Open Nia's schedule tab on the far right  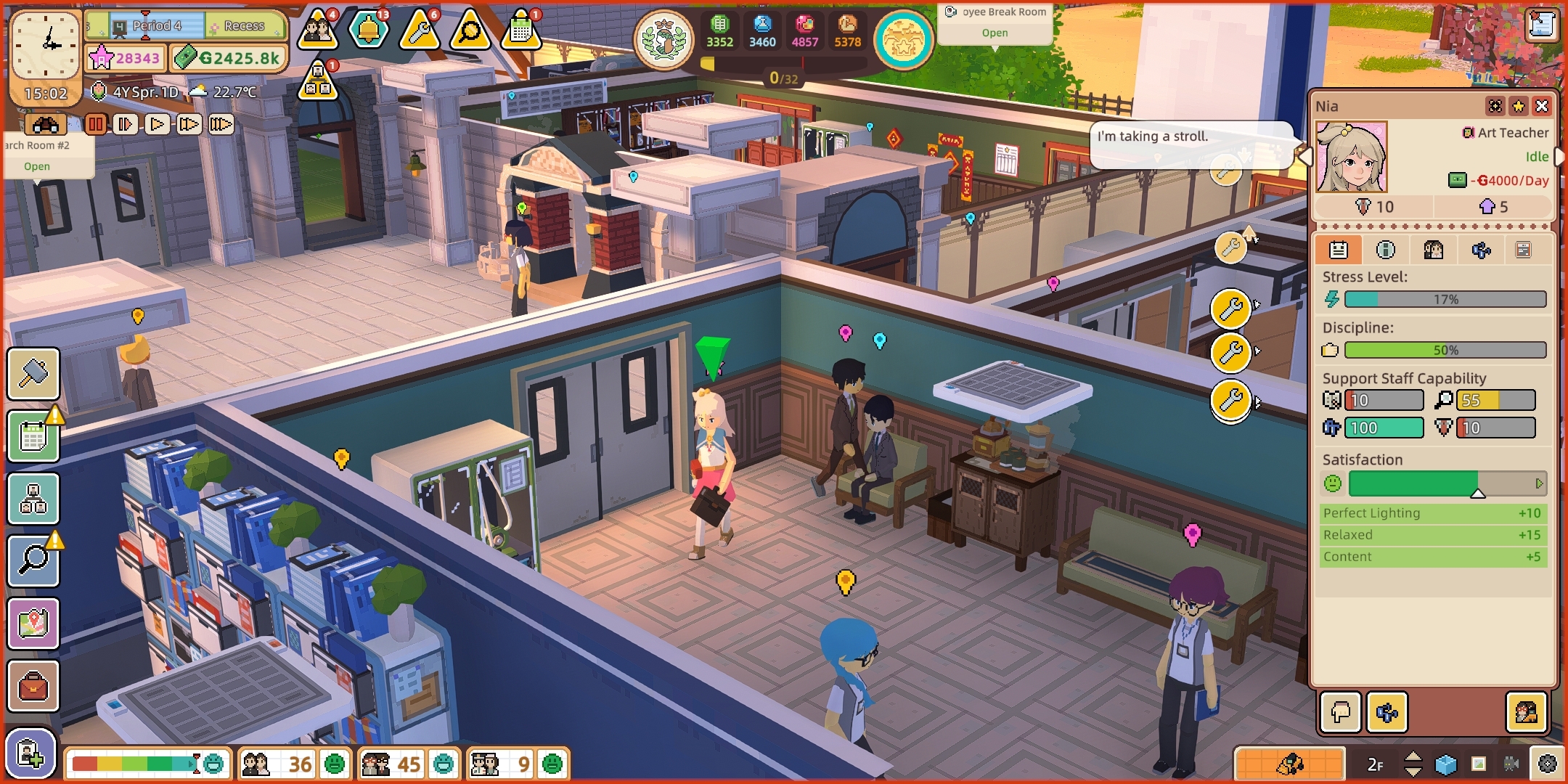pos(1523,249)
